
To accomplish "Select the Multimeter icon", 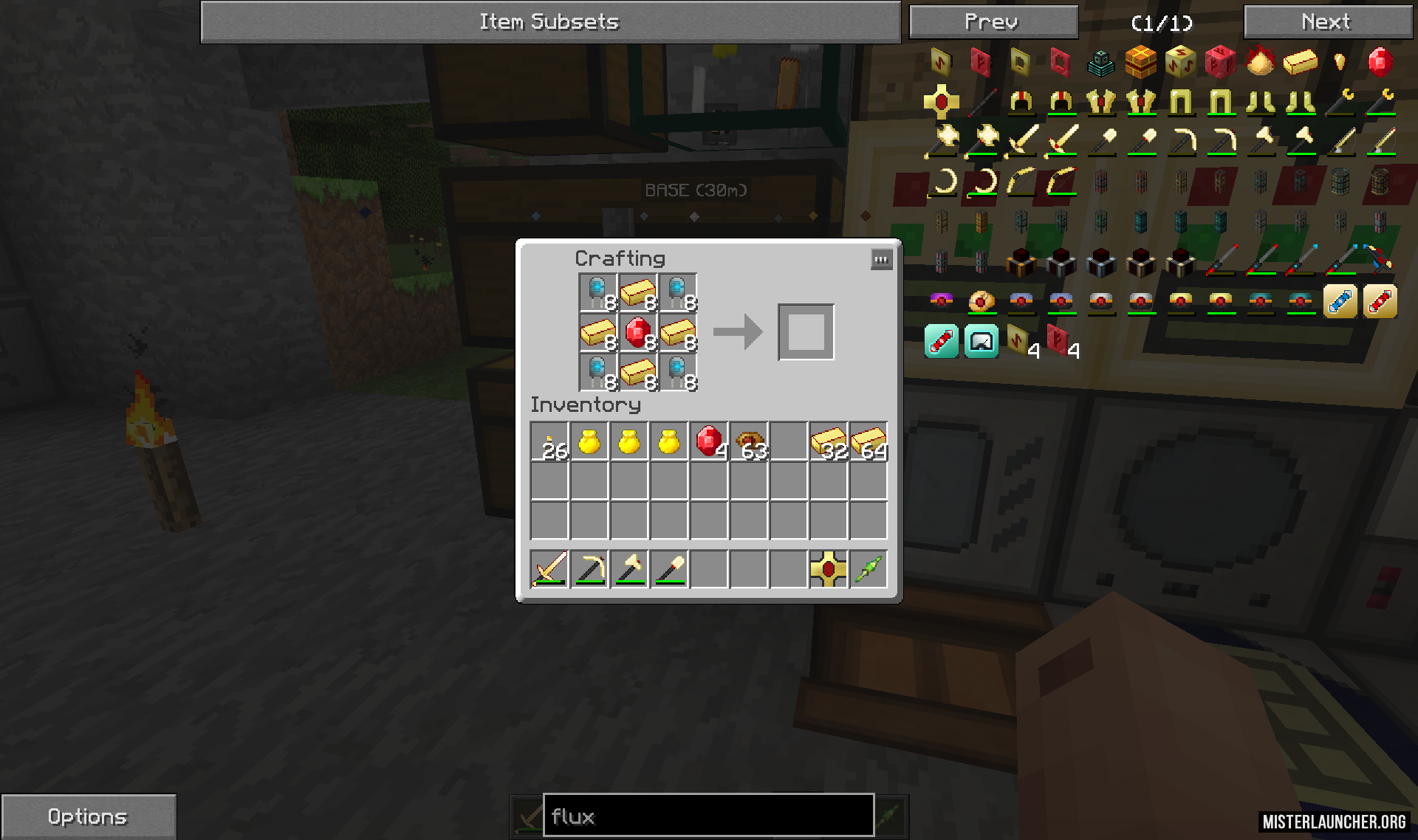I will 982,341.
